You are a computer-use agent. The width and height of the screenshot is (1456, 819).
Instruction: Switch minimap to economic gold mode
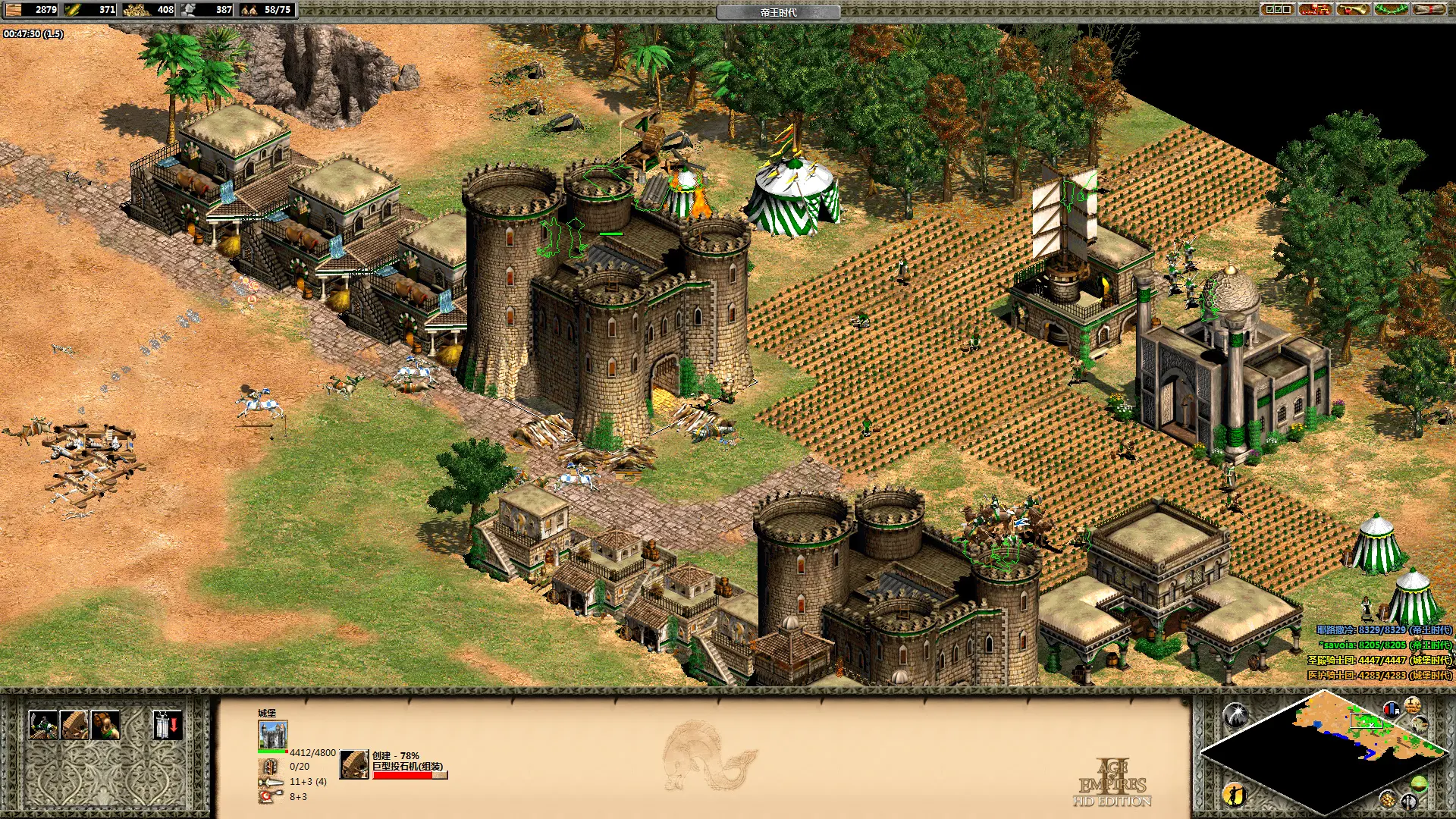(x=1387, y=799)
